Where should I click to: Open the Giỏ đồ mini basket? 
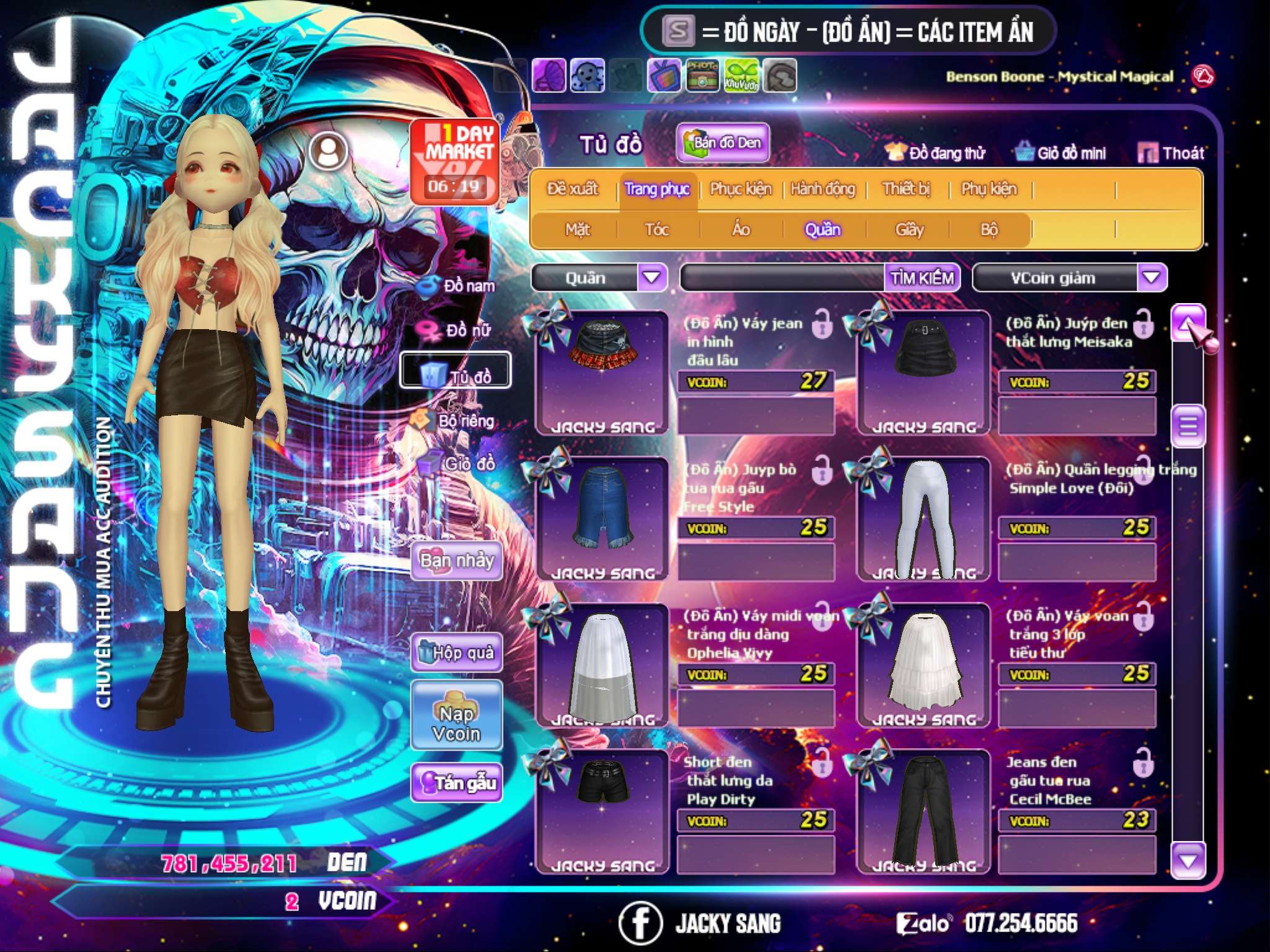[1060, 153]
